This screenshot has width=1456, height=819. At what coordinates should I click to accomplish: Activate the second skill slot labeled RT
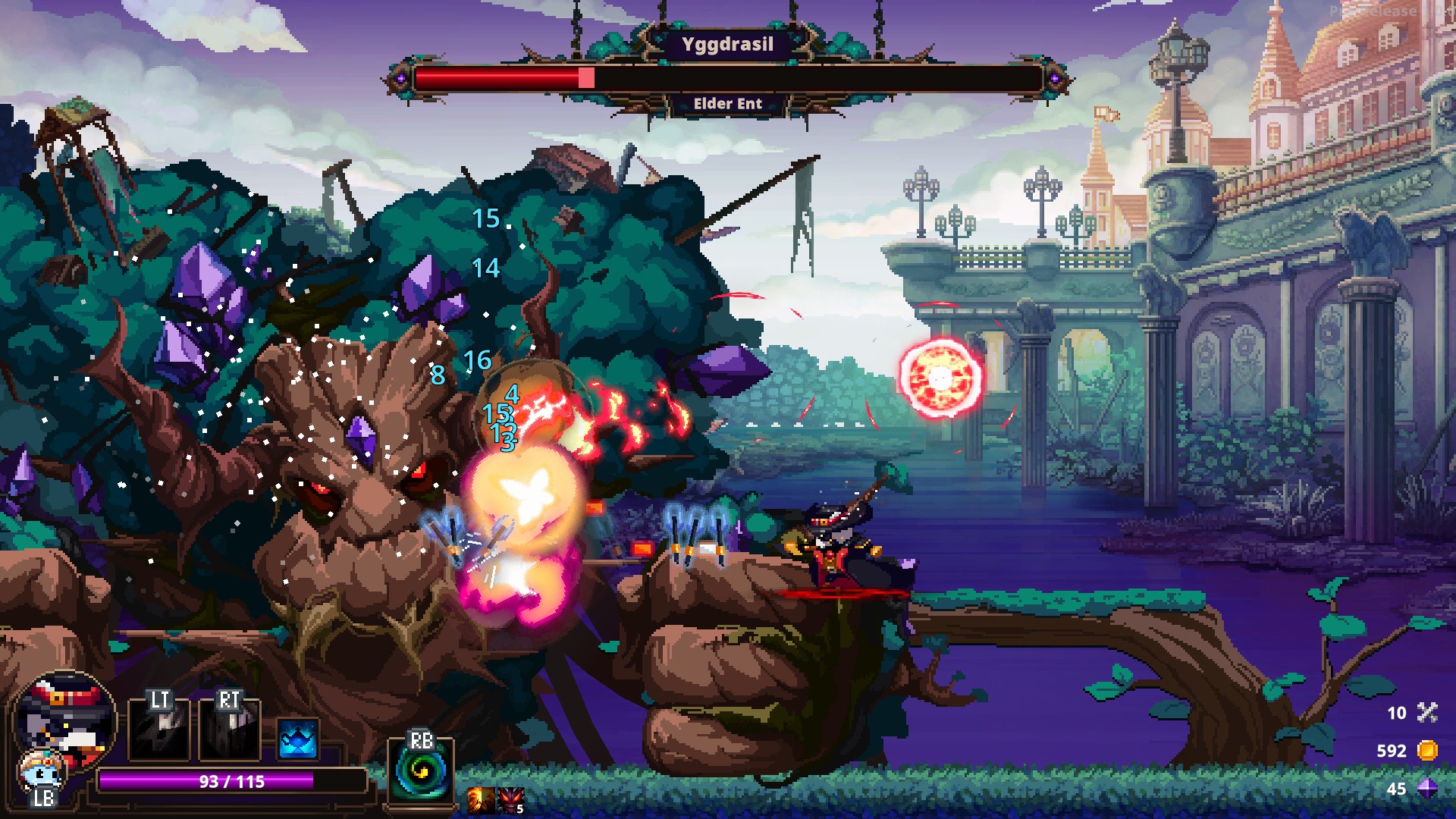229,730
